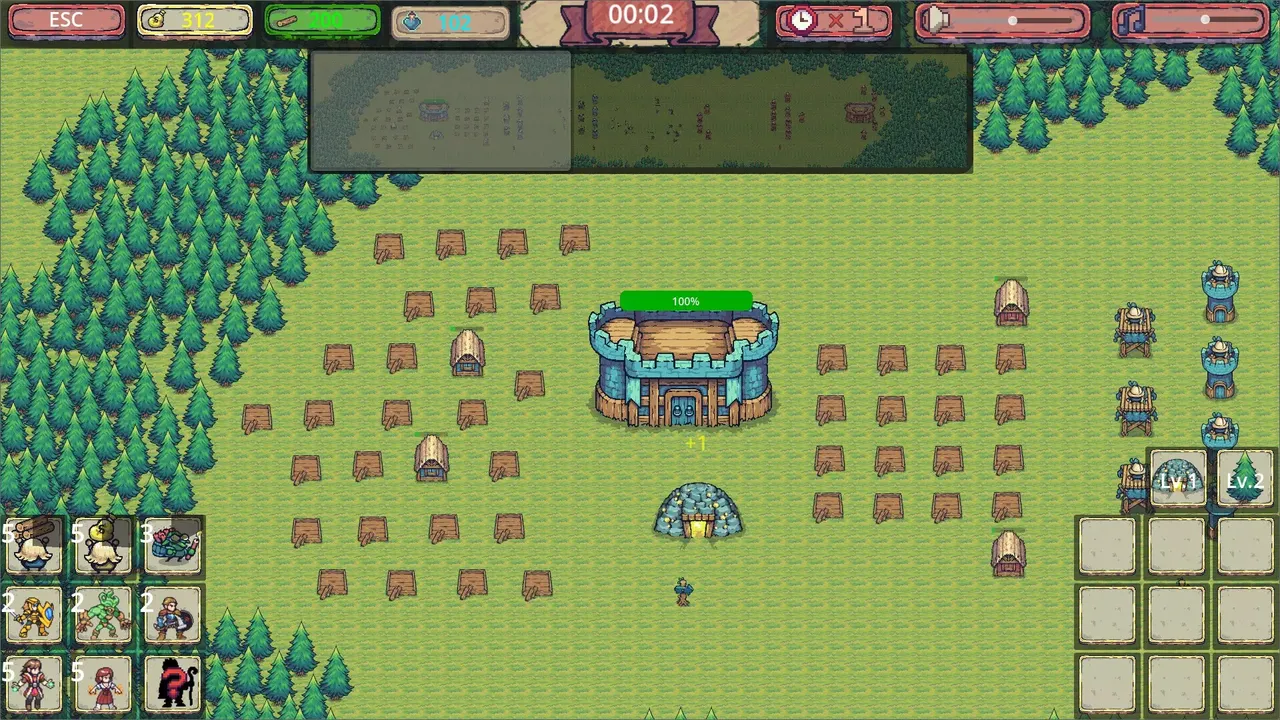This screenshot has width=1280, height=720.
Task: Open the wood resource counter
Action: (x=322, y=18)
